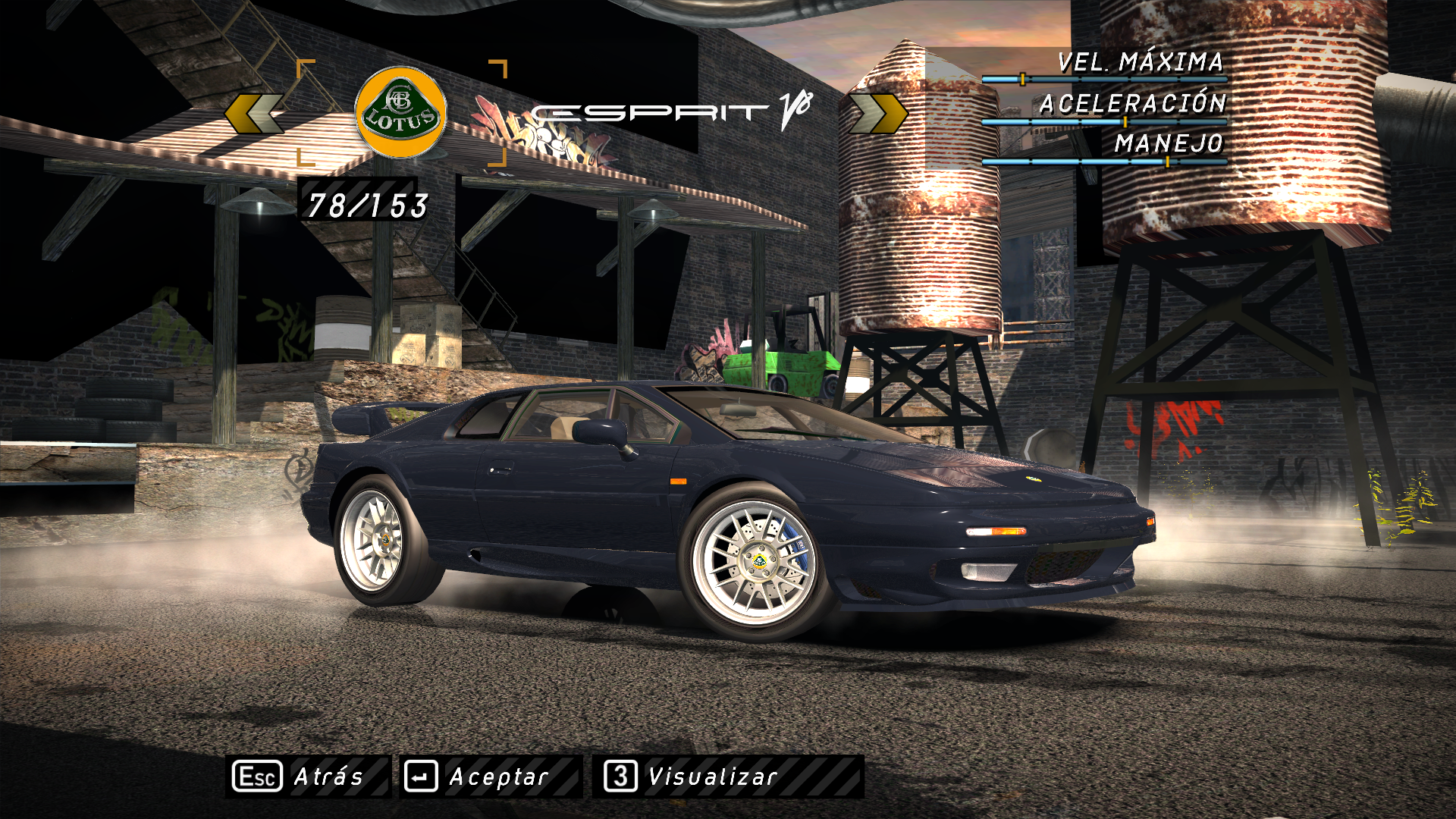Select the Lotus brand logo
The height and width of the screenshot is (819, 1456).
click(x=400, y=113)
